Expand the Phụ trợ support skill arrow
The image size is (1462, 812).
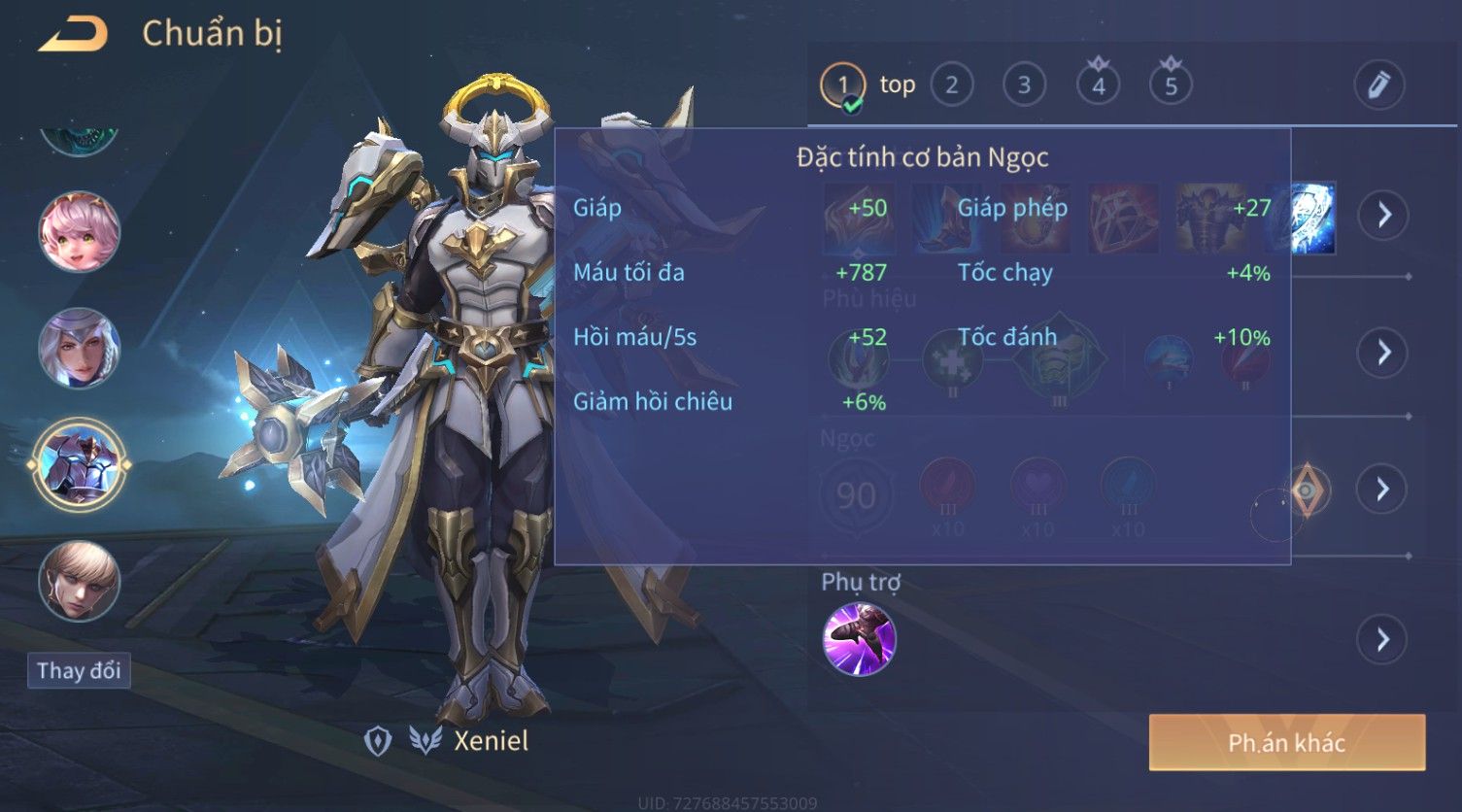point(1383,640)
